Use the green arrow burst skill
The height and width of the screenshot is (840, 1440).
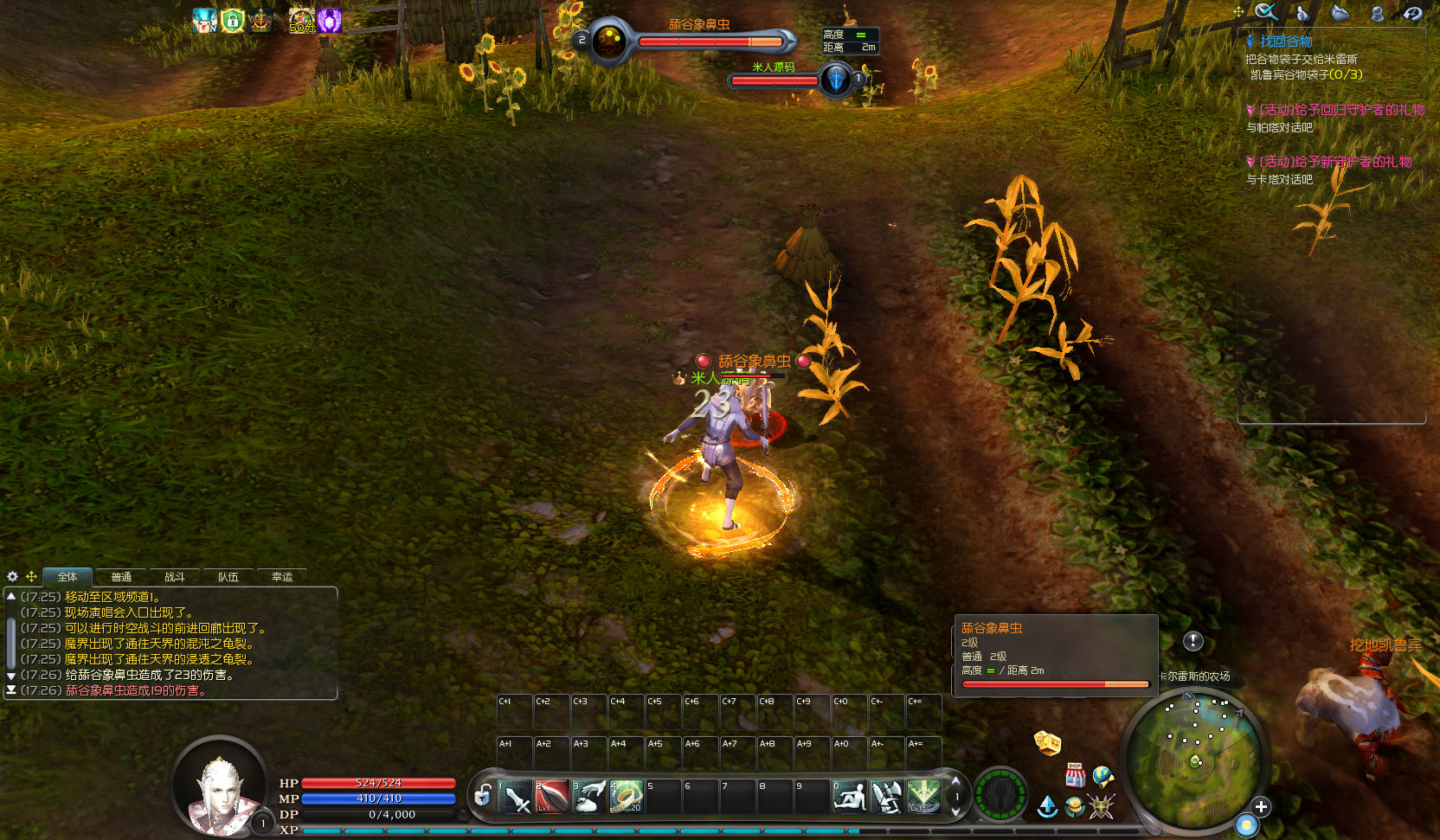click(923, 797)
